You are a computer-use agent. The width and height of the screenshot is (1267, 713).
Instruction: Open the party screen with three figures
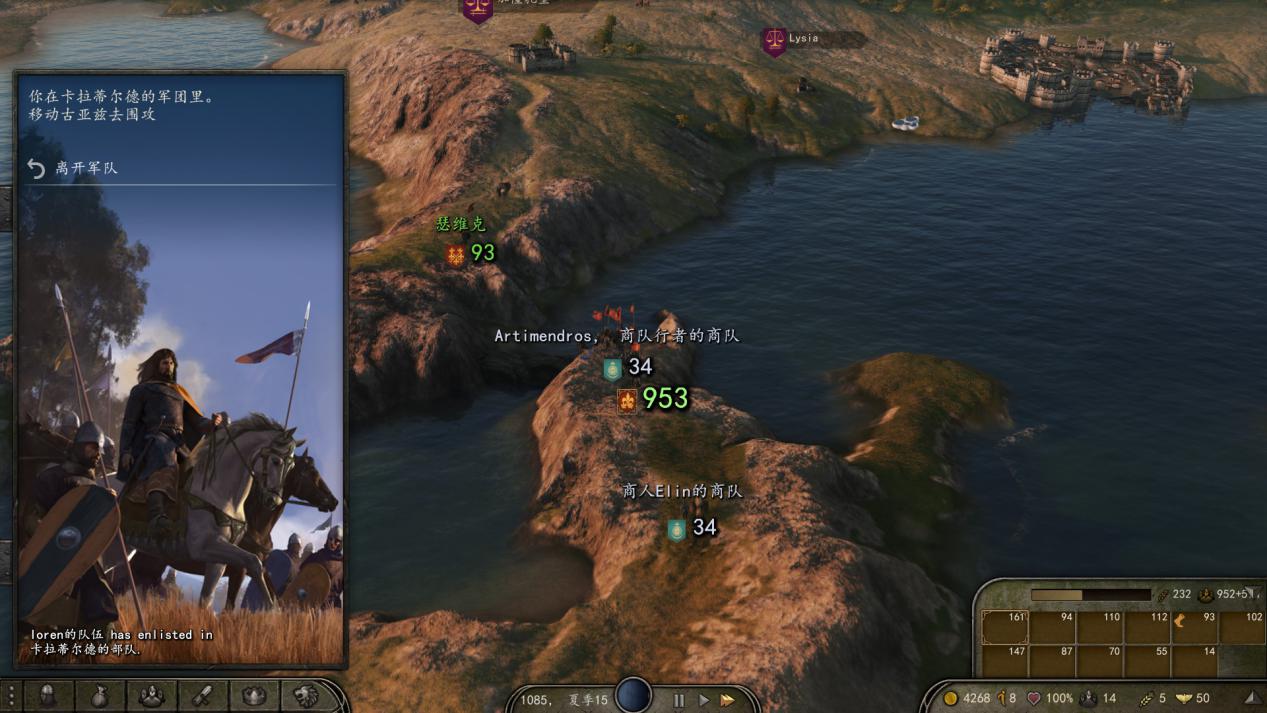(152, 695)
